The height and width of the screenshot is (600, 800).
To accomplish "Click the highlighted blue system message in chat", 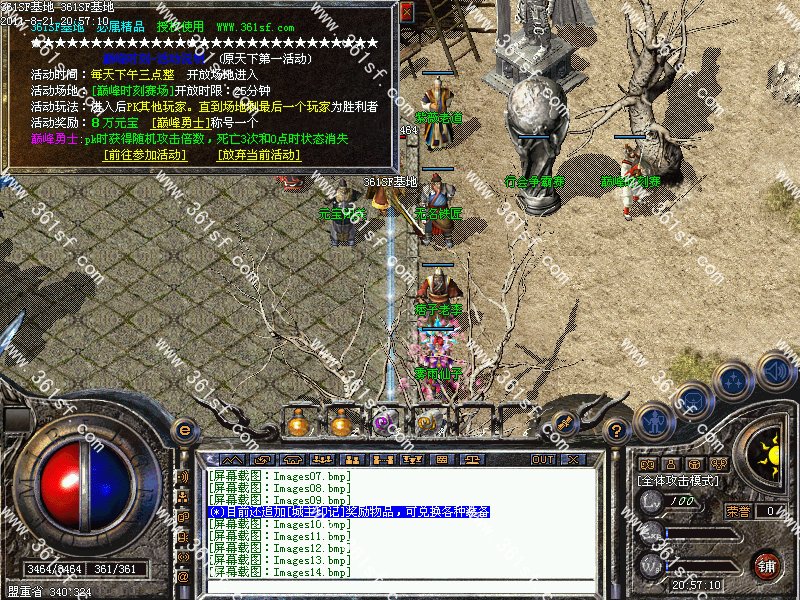I will pos(349,511).
